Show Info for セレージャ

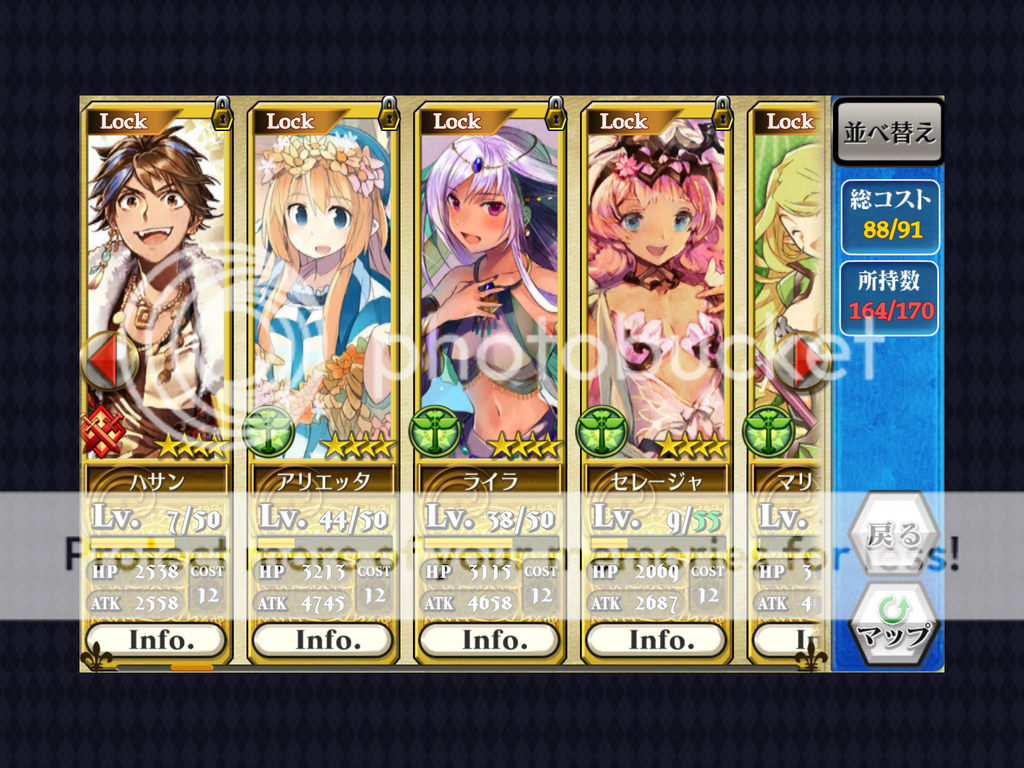click(657, 640)
